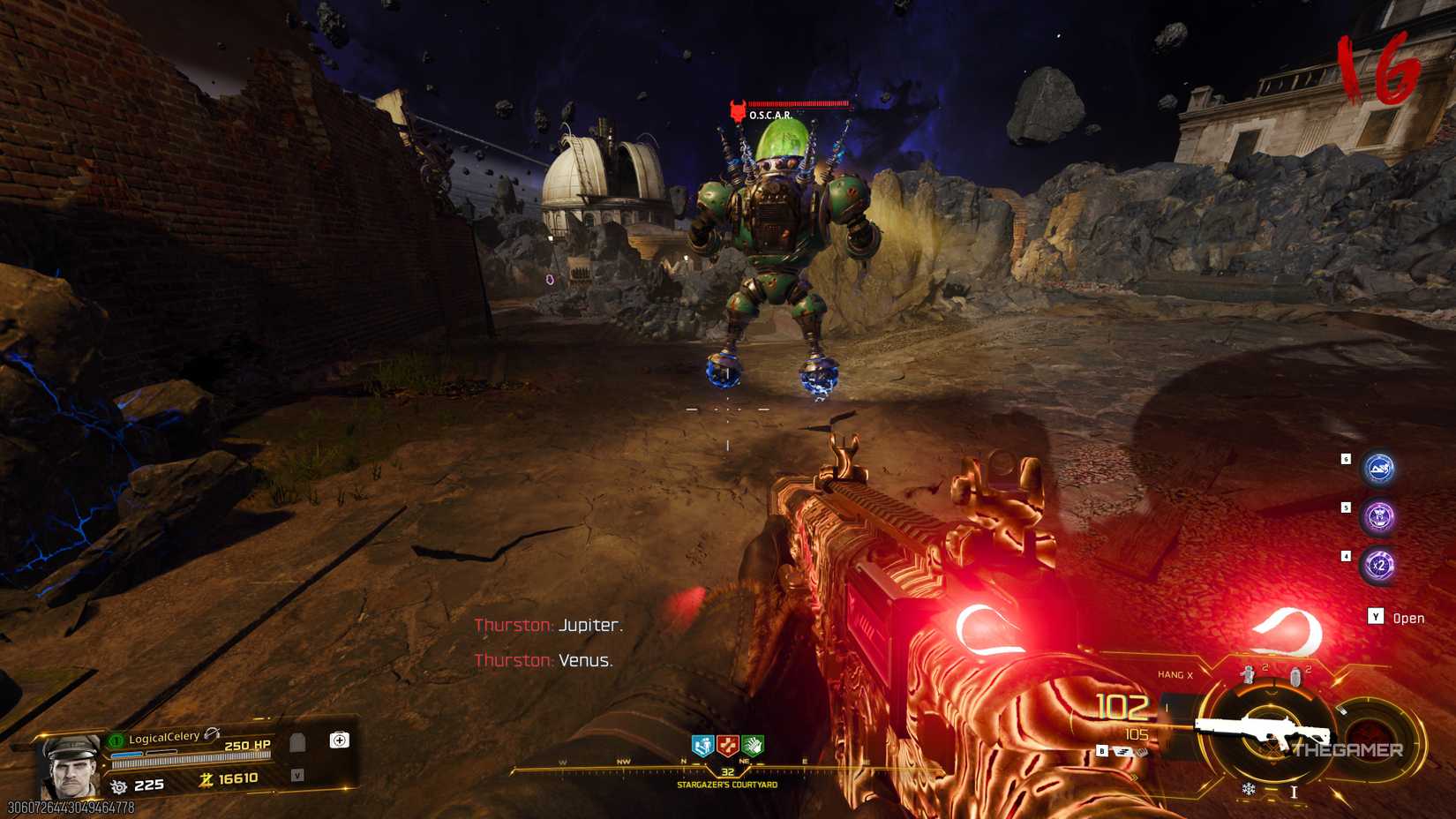The width and height of the screenshot is (1456, 819).
Task: Select the x2 score multiplier power-up icon
Action: tap(1379, 564)
